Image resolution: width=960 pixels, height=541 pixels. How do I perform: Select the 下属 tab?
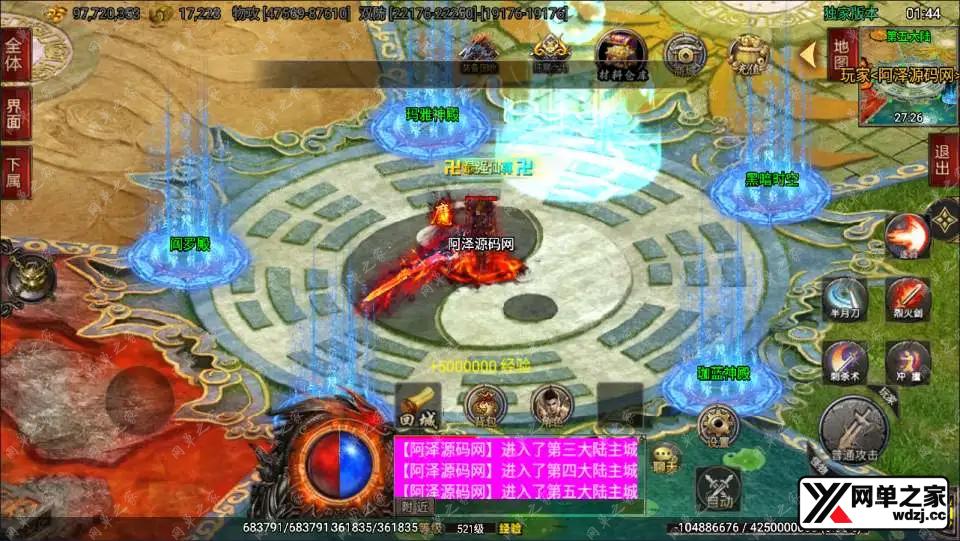coord(14,170)
